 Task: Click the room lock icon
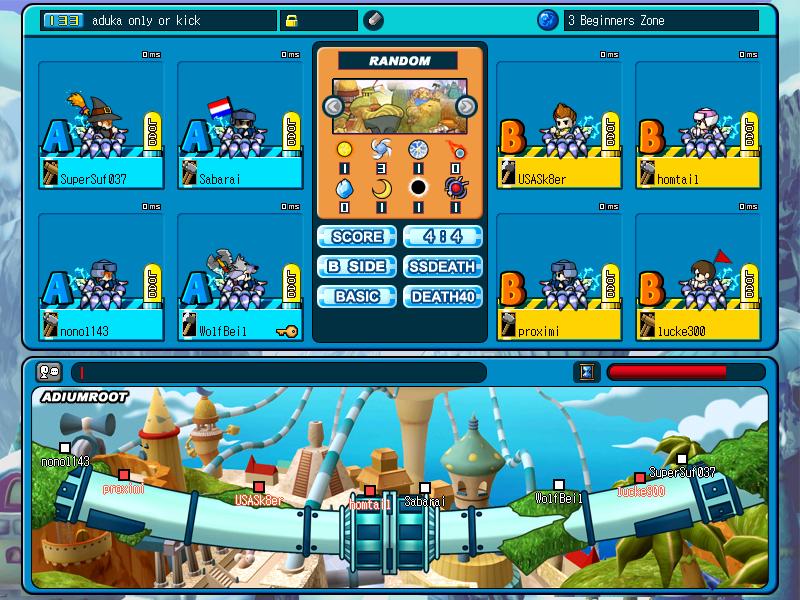tap(292, 20)
